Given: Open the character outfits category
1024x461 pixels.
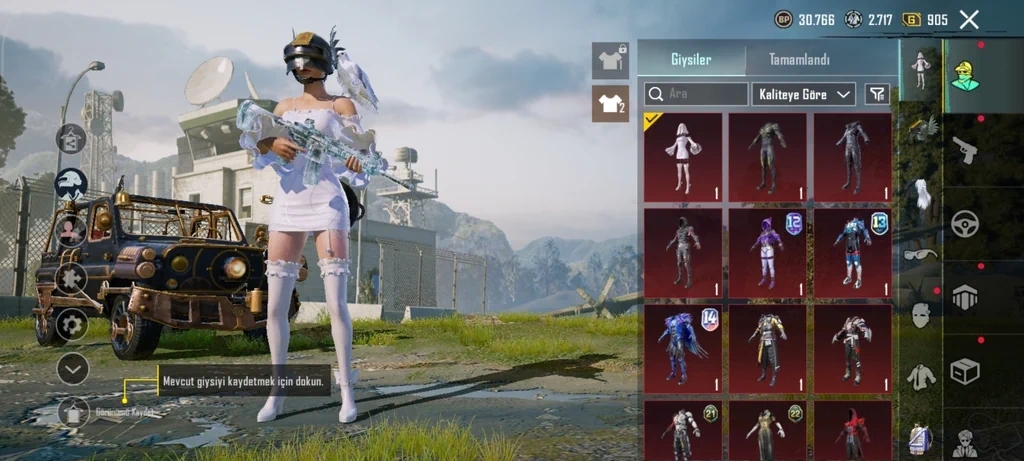Looking at the screenshot, I should click(964, 75).
